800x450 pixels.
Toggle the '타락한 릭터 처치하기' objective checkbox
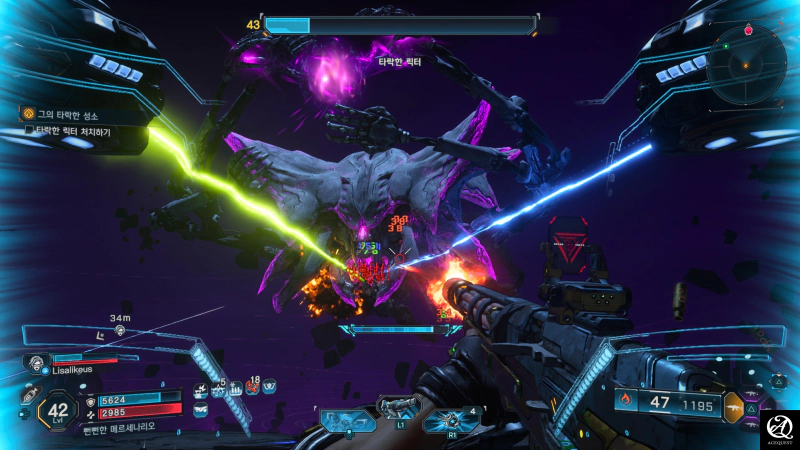click(x=29, y=131)
